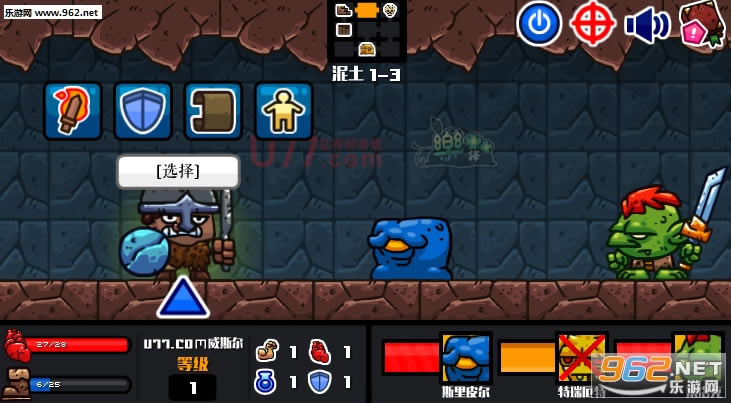
Task: Select the crossed-out yellow enemy portrait
Action: pos(581,357)
